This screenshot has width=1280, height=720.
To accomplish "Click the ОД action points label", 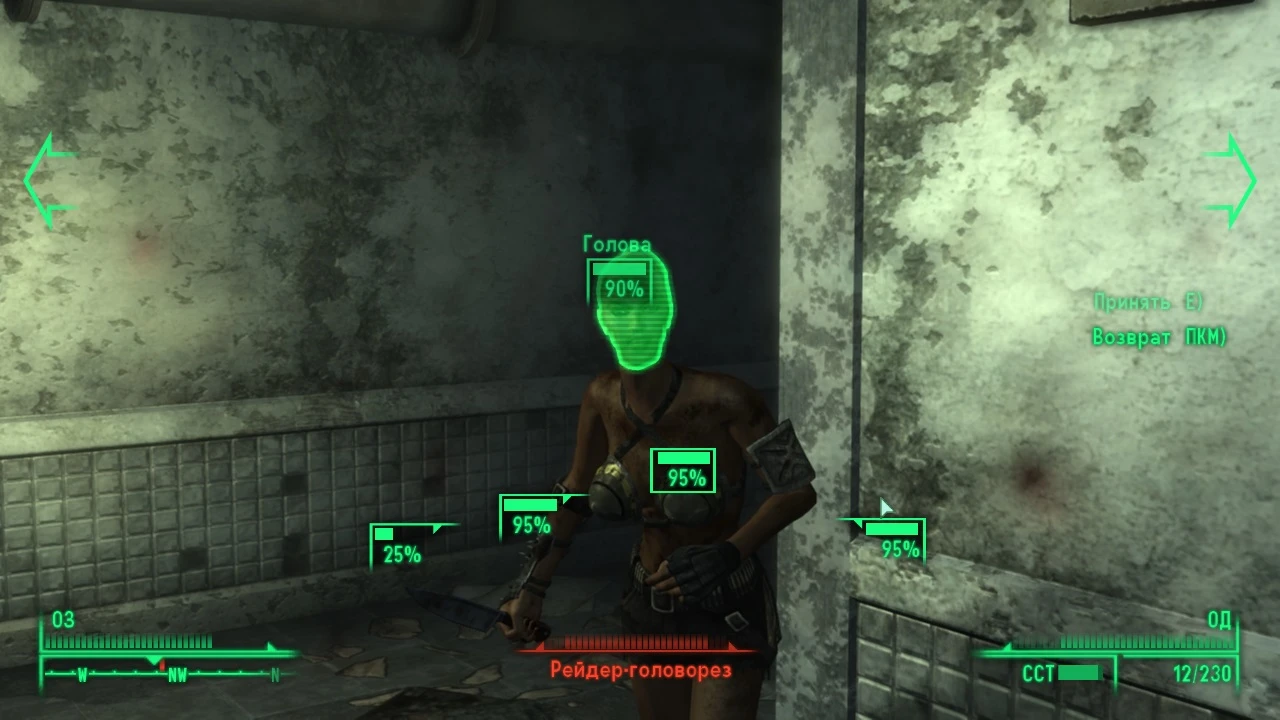I will click(x=1218, y=621).
